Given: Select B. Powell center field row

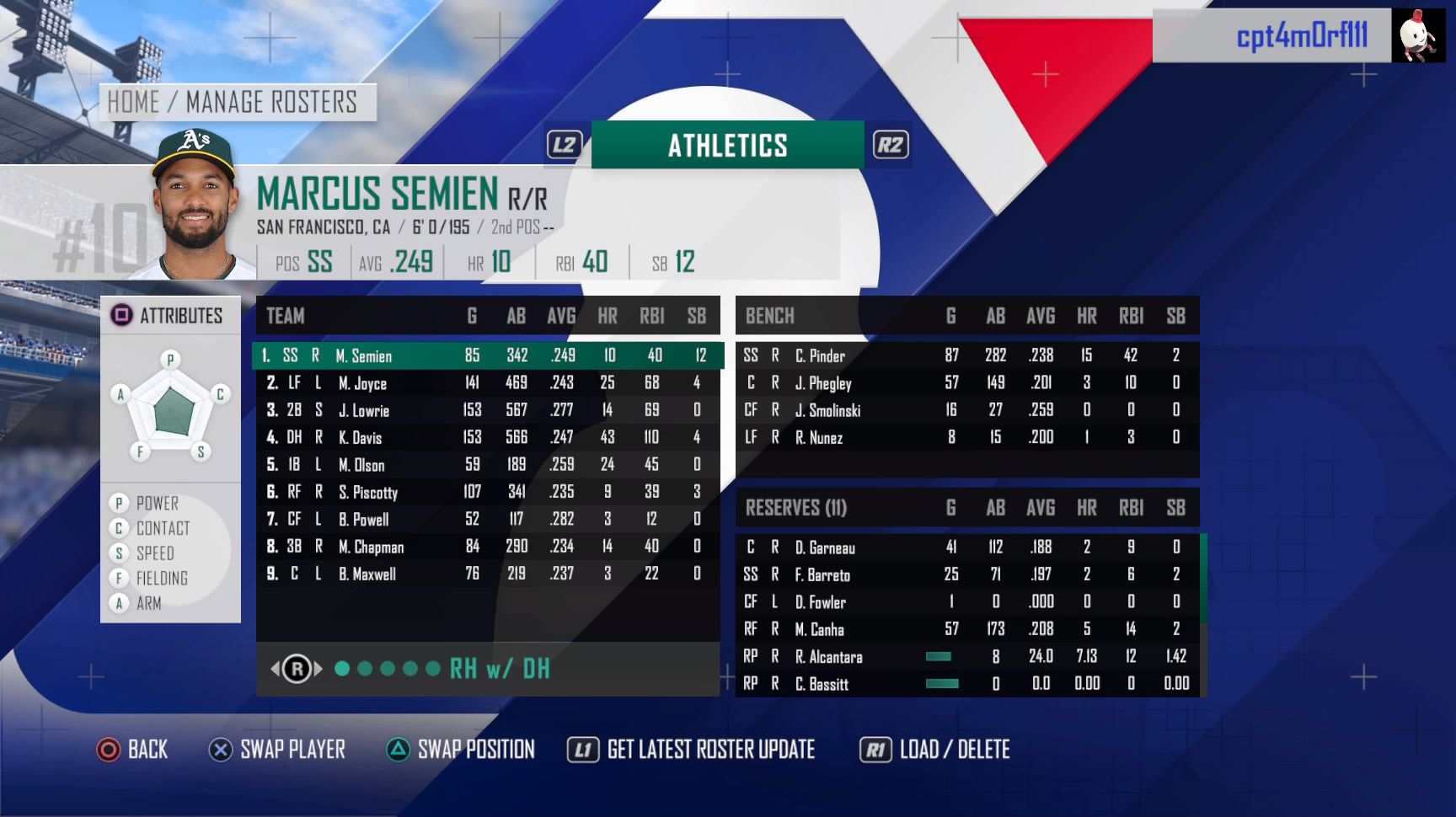Looking at the screenshot, I should click(487, 519).
